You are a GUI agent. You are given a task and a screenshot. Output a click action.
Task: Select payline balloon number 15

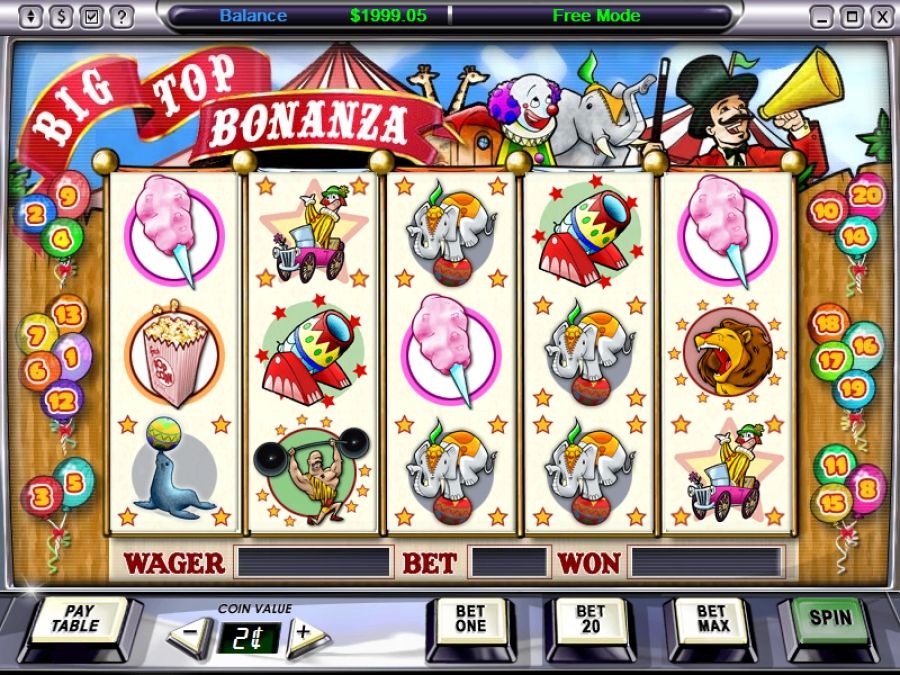point(831,503)
